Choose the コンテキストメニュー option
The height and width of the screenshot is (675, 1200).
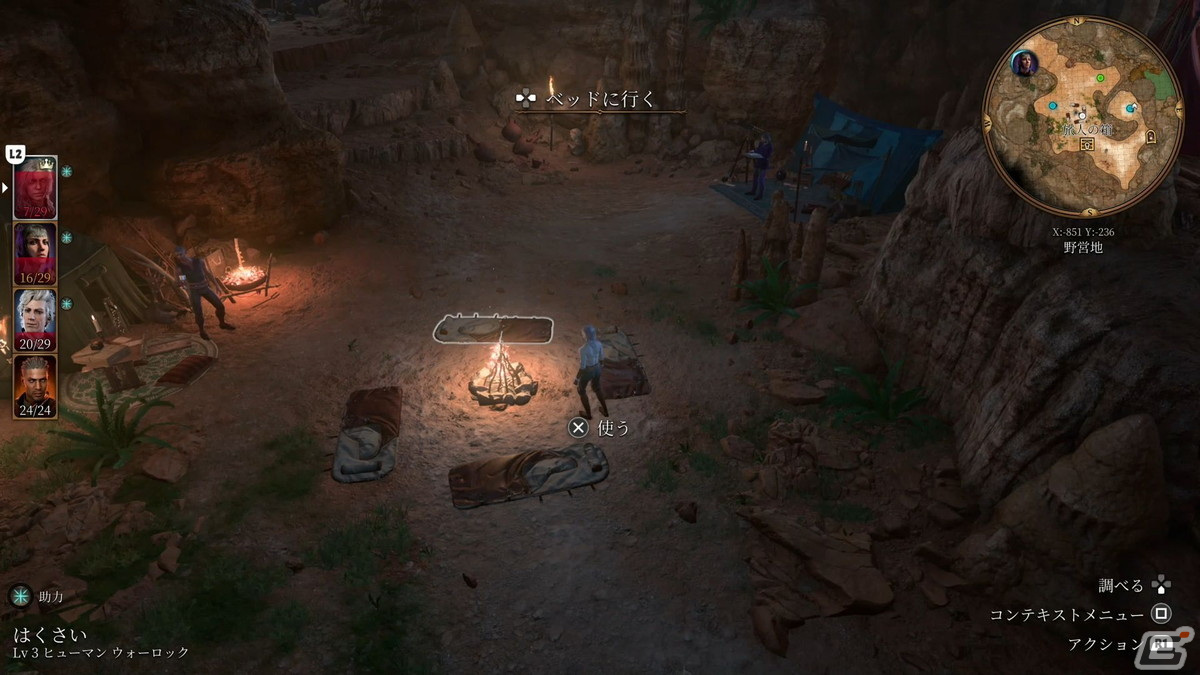(1069, 614)
